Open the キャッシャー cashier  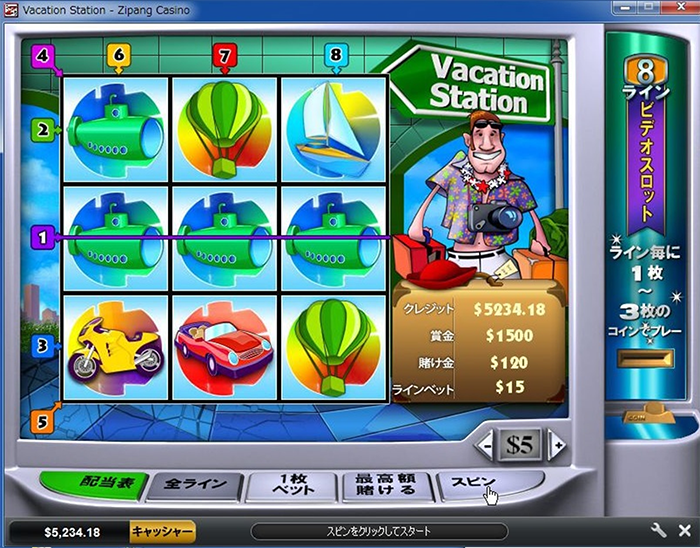click(163, 531)
